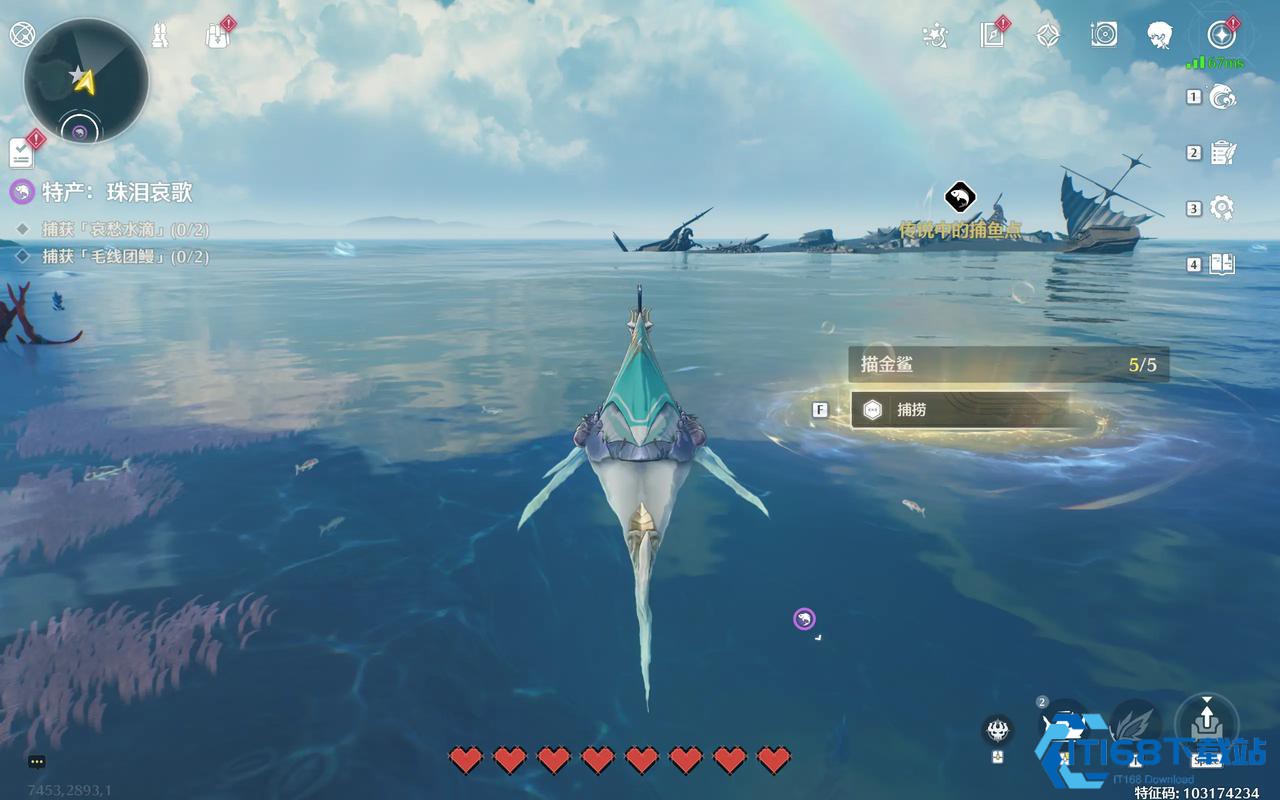Select the wave fish shortcut icon
The height and width of the screenshot is (800, 1280).
click(x=1222, y=96)
